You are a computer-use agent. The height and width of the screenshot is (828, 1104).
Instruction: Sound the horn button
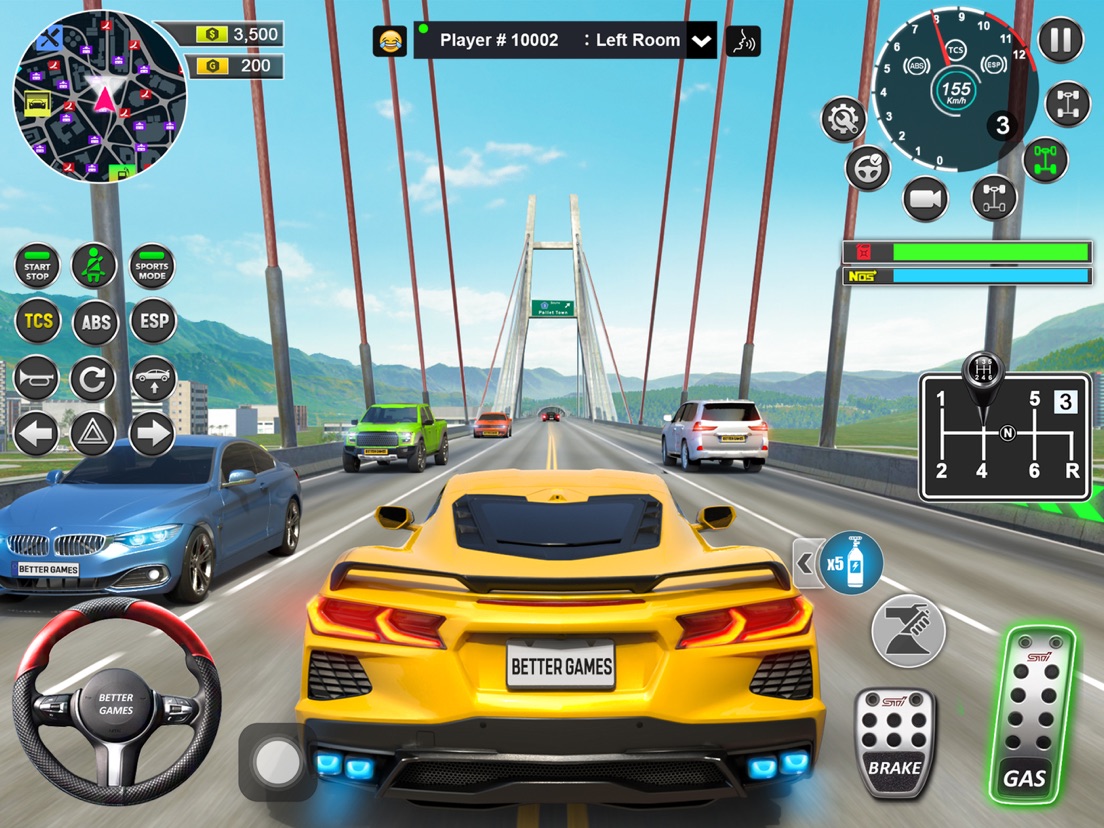[x=37, y=378]
